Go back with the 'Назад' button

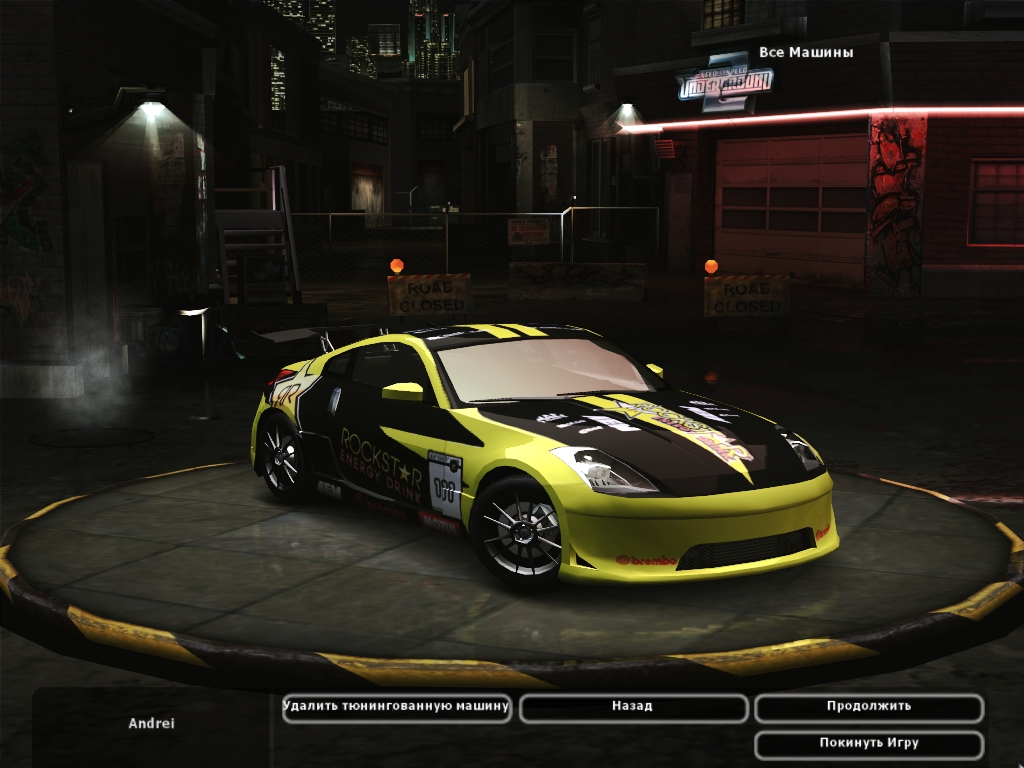point(633,707)
